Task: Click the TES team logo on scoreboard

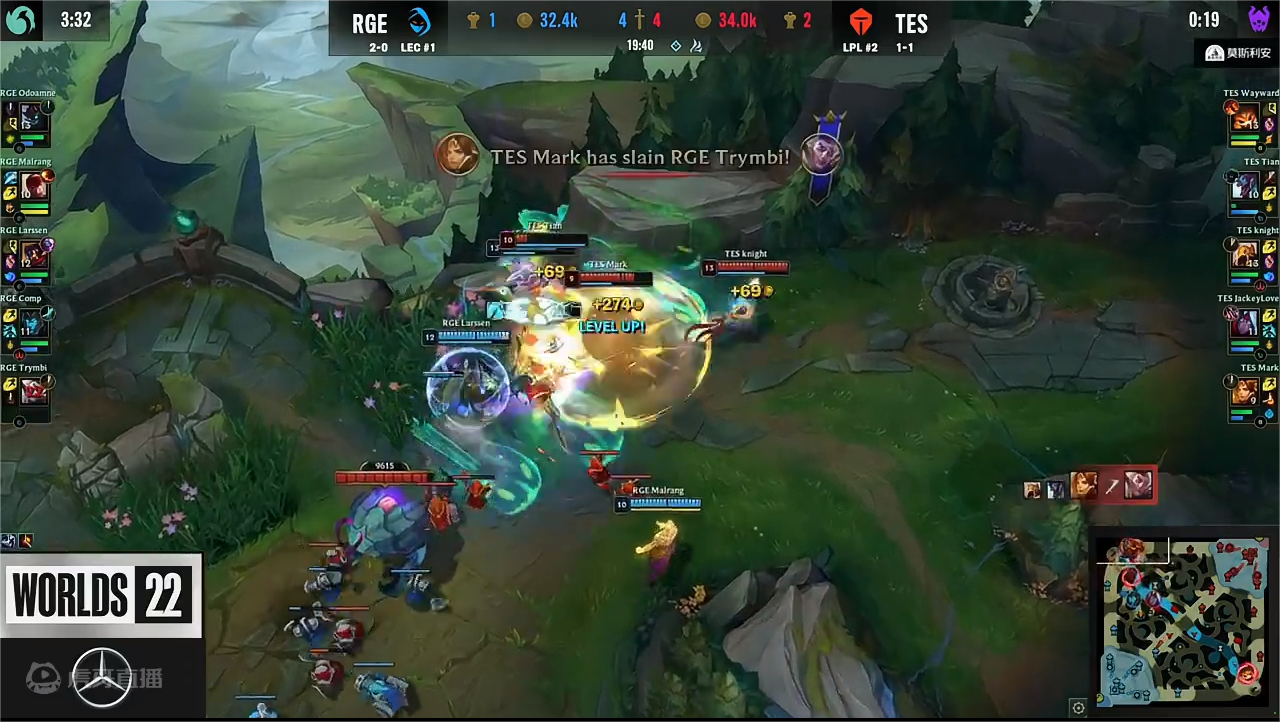Action: tap(861, 22)
